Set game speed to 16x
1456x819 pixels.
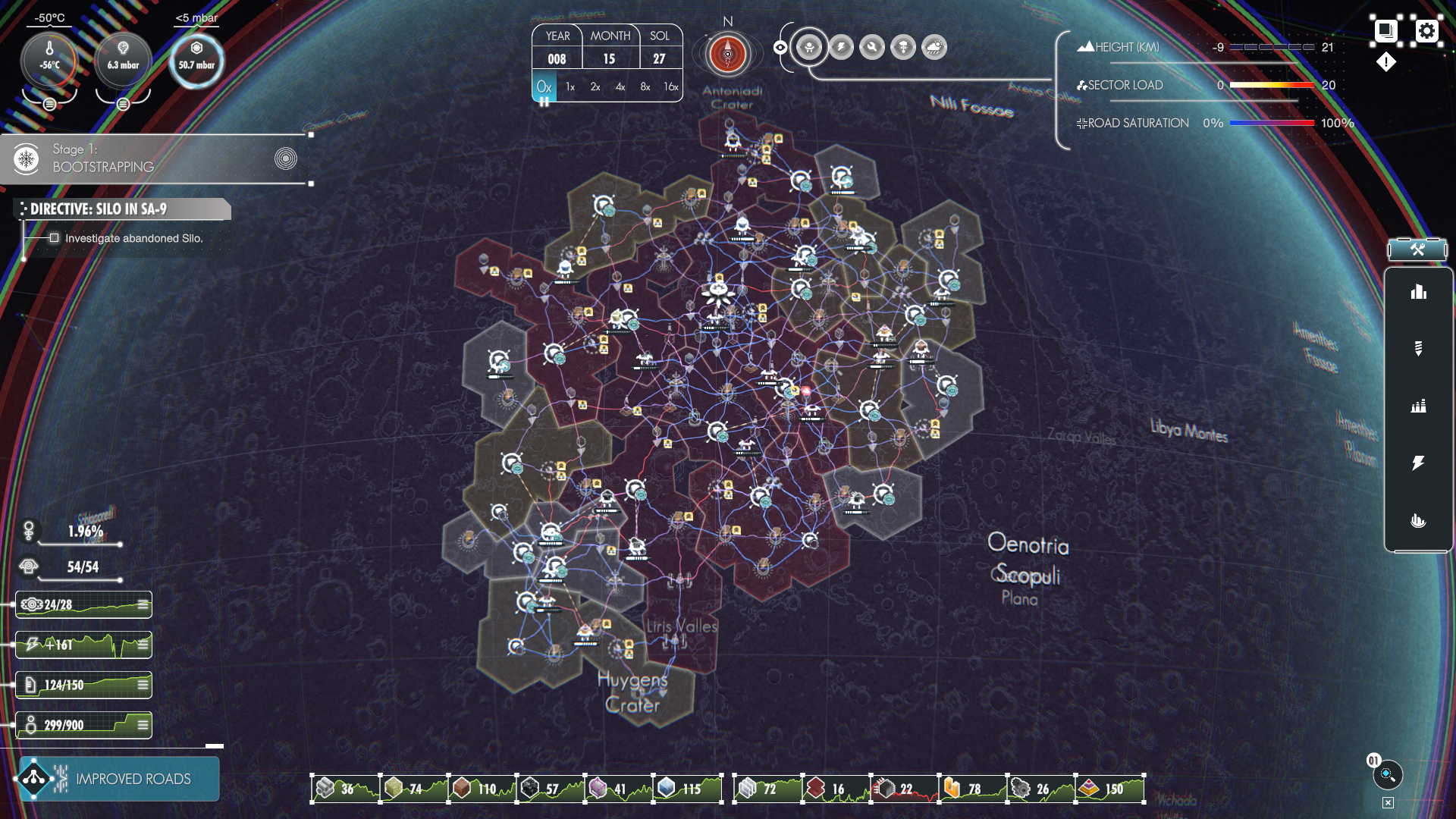(x=670, y=87)
